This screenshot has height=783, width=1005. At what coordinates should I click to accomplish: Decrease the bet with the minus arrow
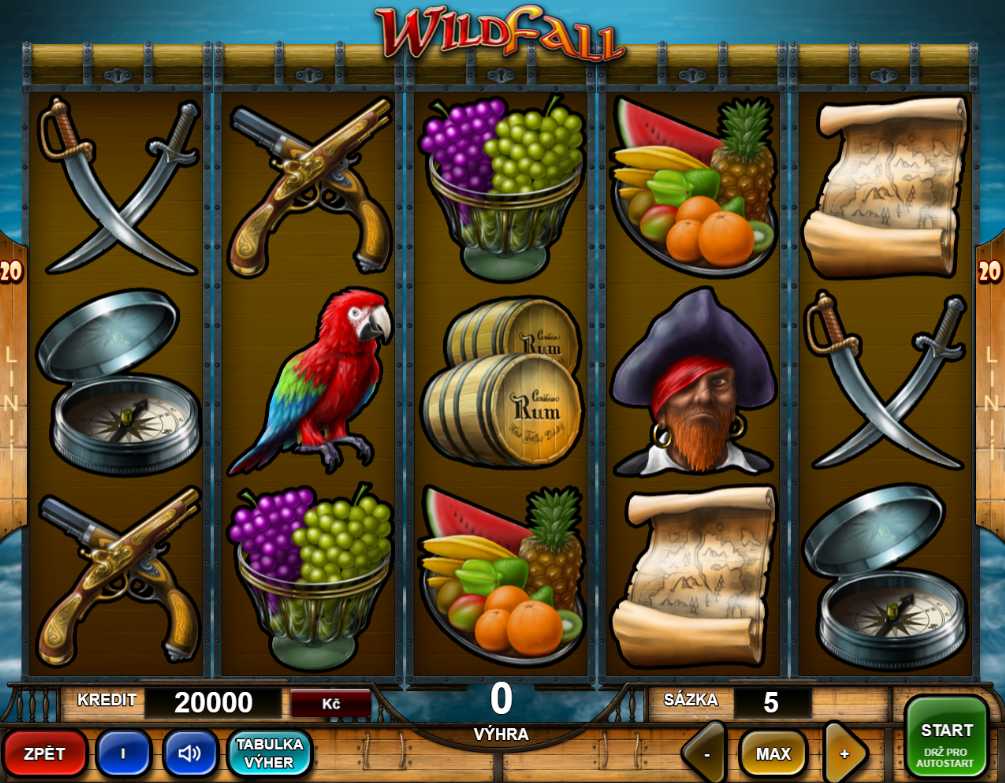tap(708, 754)
